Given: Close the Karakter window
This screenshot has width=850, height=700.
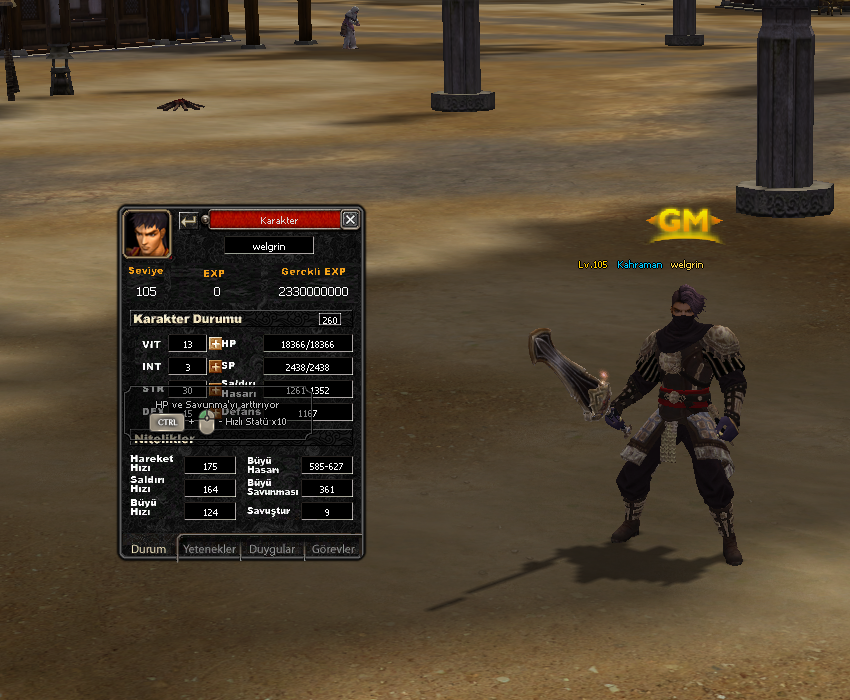Looking at the screenshot, I should [x=349, y=220].
